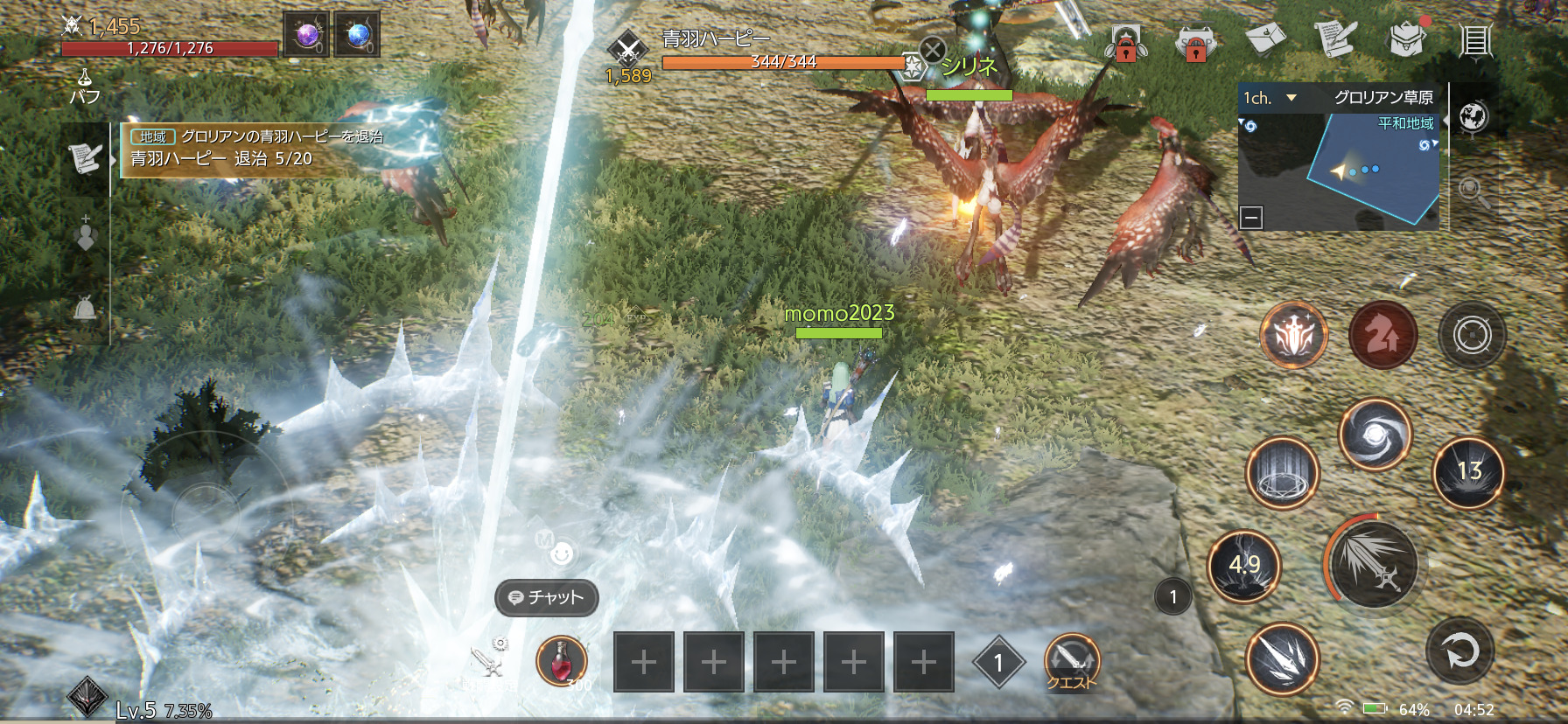1568x724 pixels.
Task: Open the チャット chat button
Action: (547, 597)
